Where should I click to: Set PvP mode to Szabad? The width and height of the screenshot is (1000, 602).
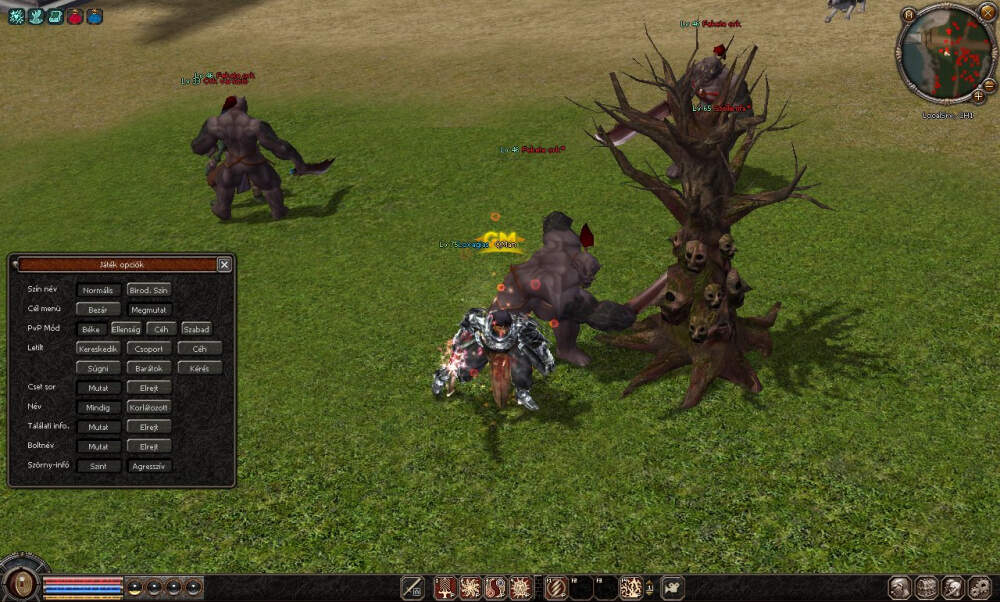click(196, 329)
